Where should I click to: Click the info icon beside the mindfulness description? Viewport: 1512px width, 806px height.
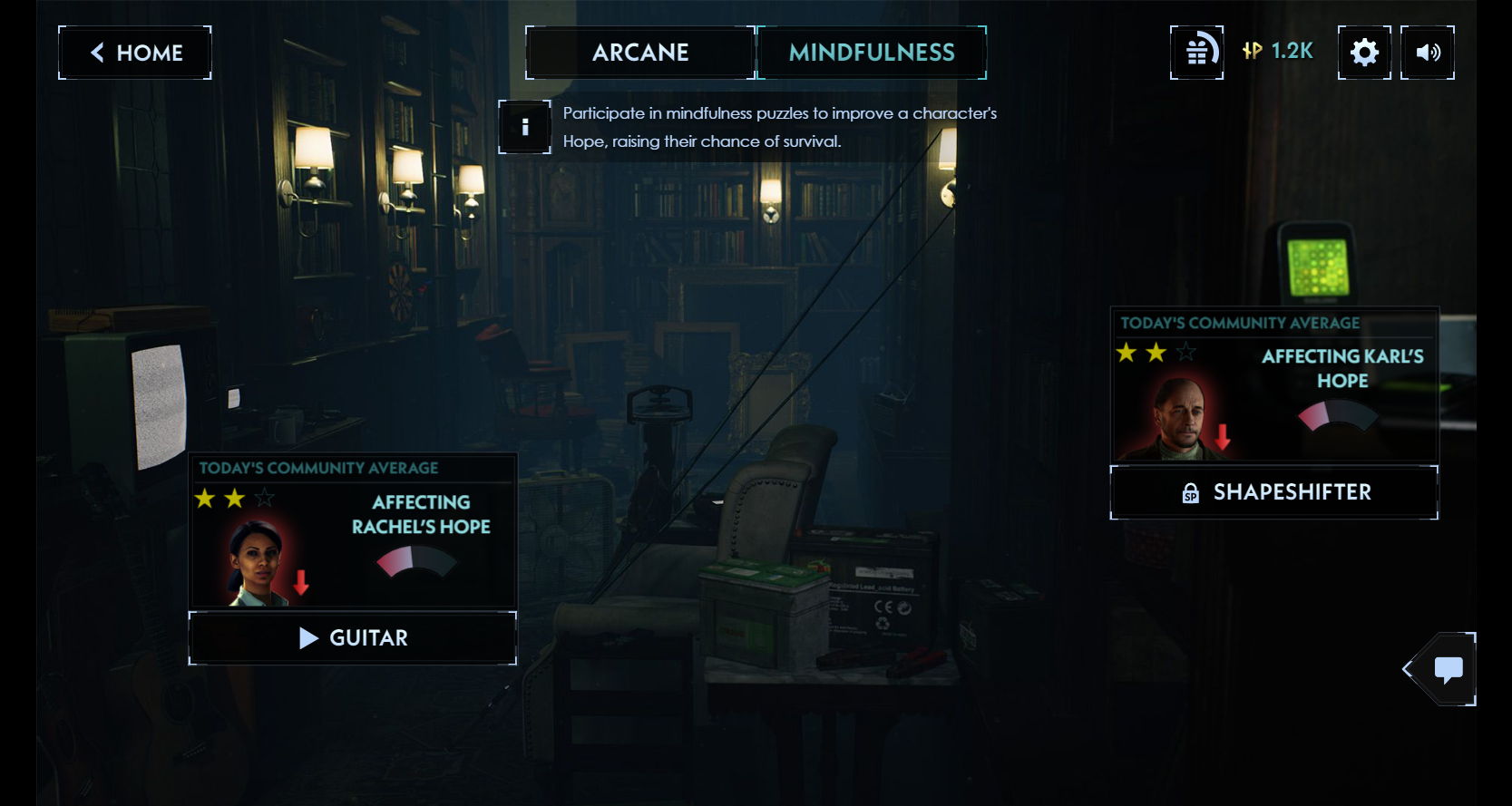[x=524, y=127]
